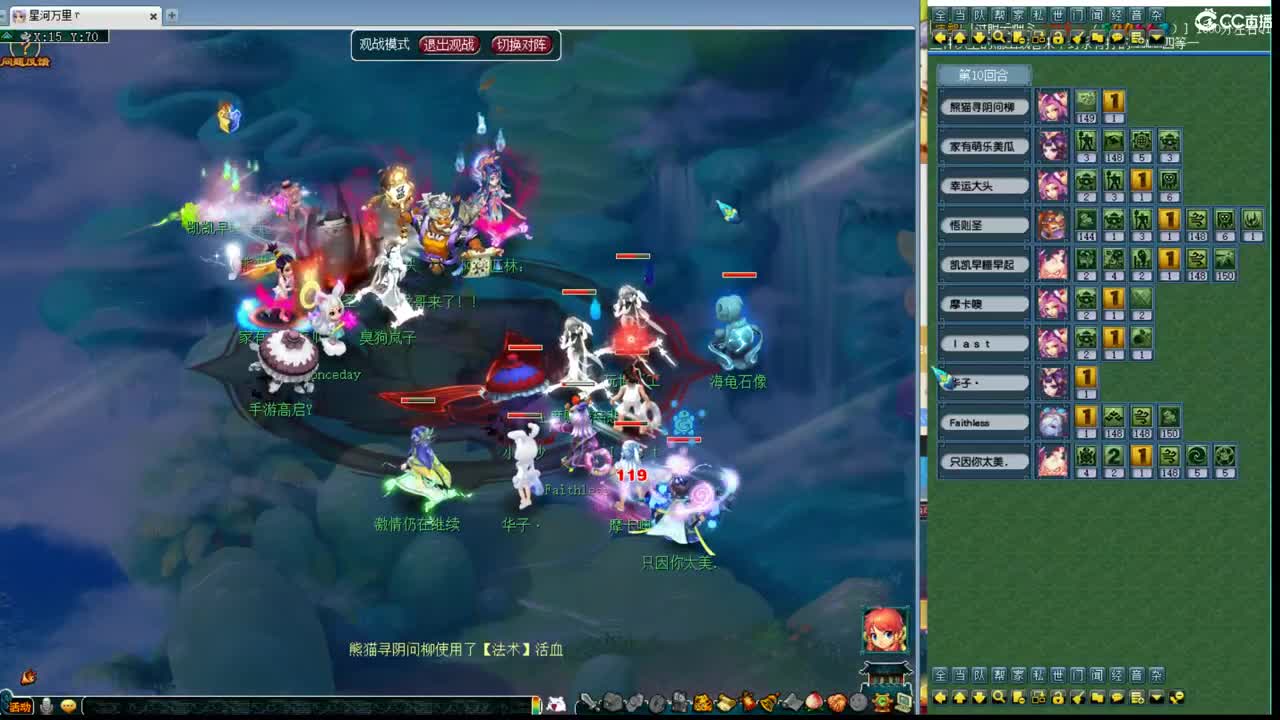Open the dropdown arrow in the bottom chat toolbar
The image size is (1280, 720).
pos(1155,697)
